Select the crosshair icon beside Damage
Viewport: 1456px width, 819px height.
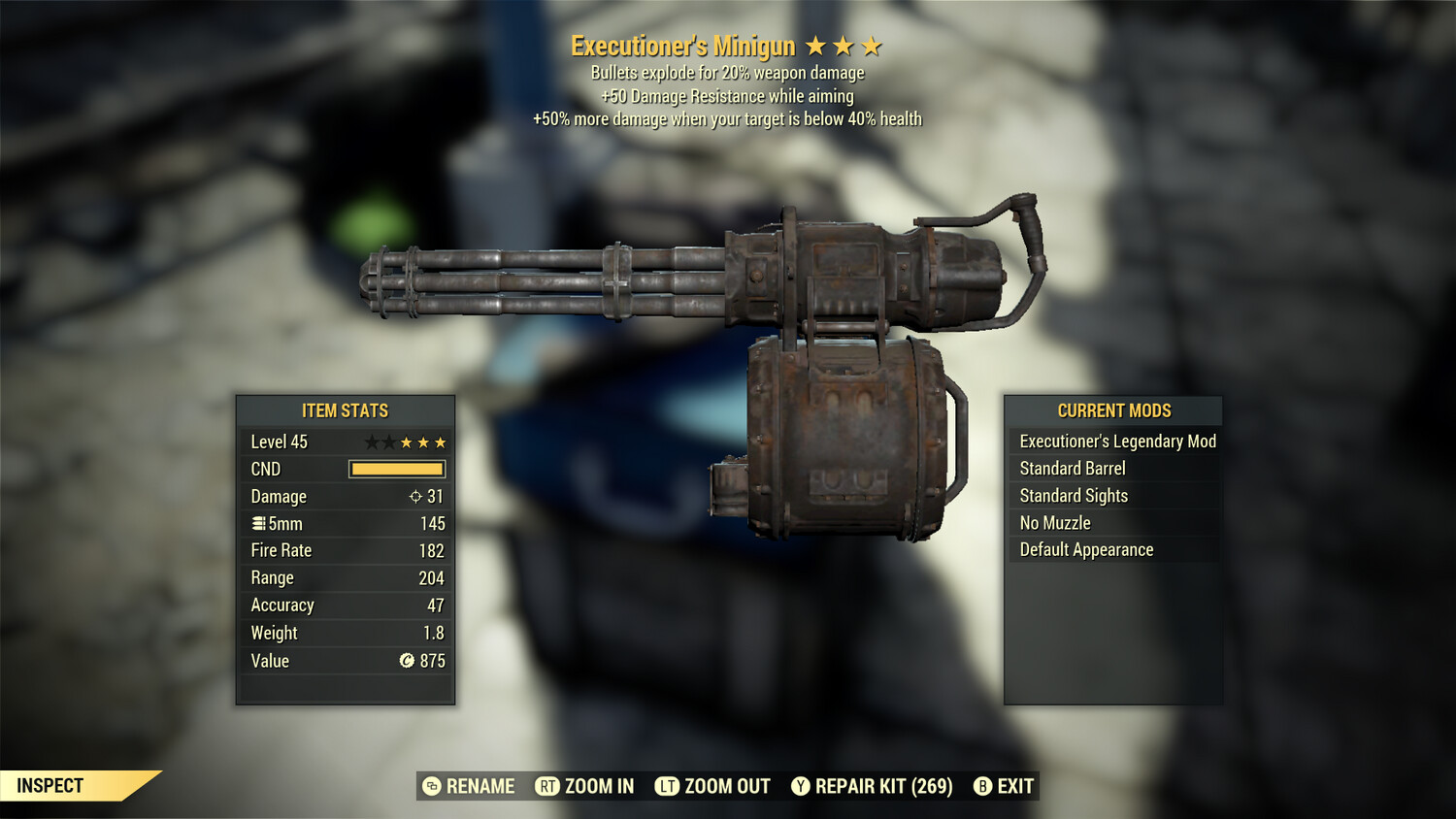click(x=415, y=496)
